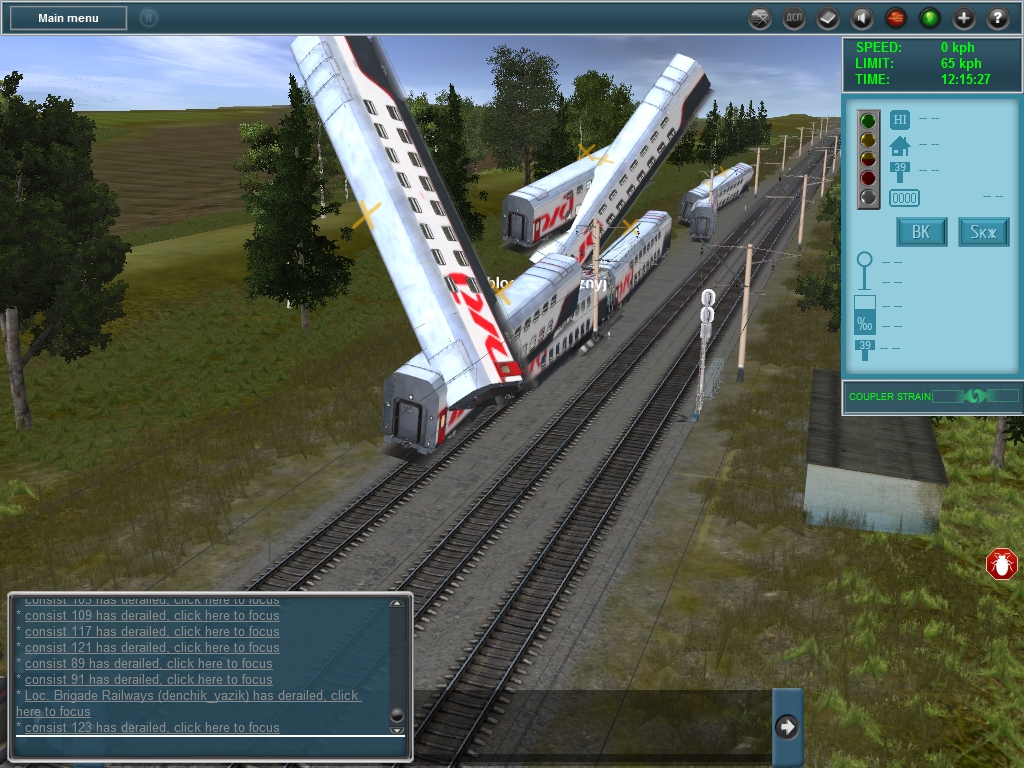The width and height of the screenshot is (1024, 768).
Task: Focus on derailed consist 121
Action: tap(152, 648)
